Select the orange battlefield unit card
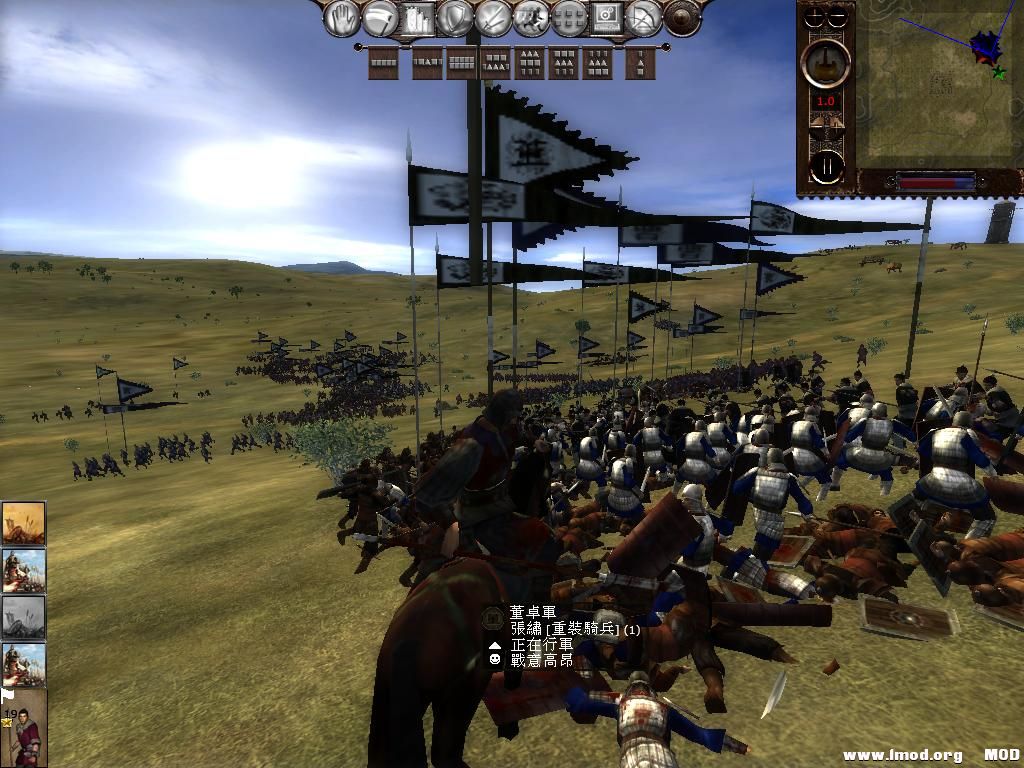The width and height of the screenshot is (1024, 768). (23, 522)
